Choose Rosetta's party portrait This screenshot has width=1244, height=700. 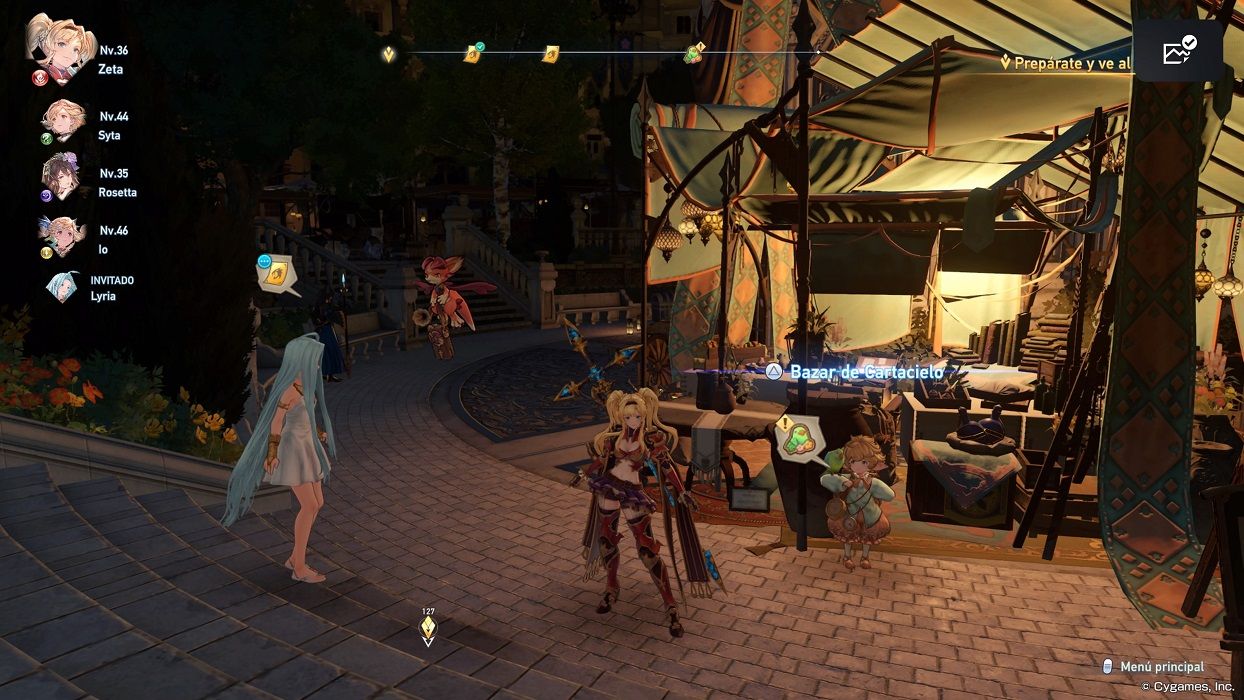click(60, 177)
